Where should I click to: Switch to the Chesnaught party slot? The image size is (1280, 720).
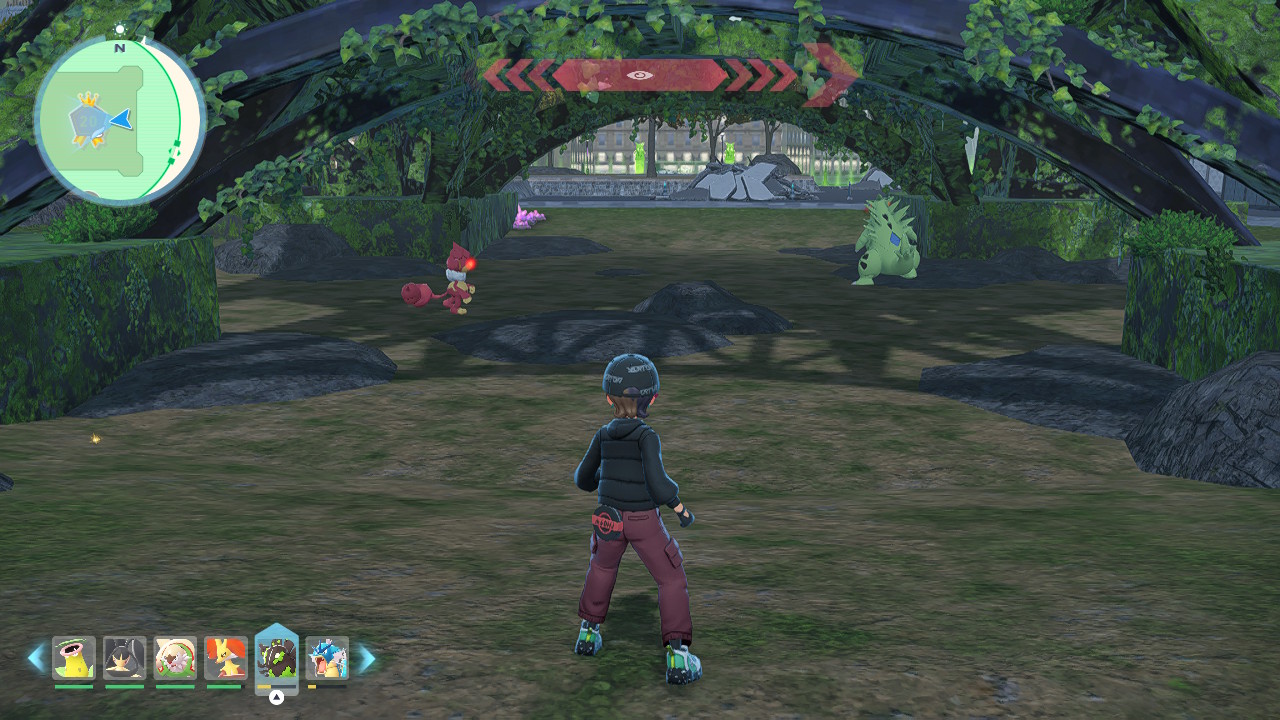click(176, 658)
